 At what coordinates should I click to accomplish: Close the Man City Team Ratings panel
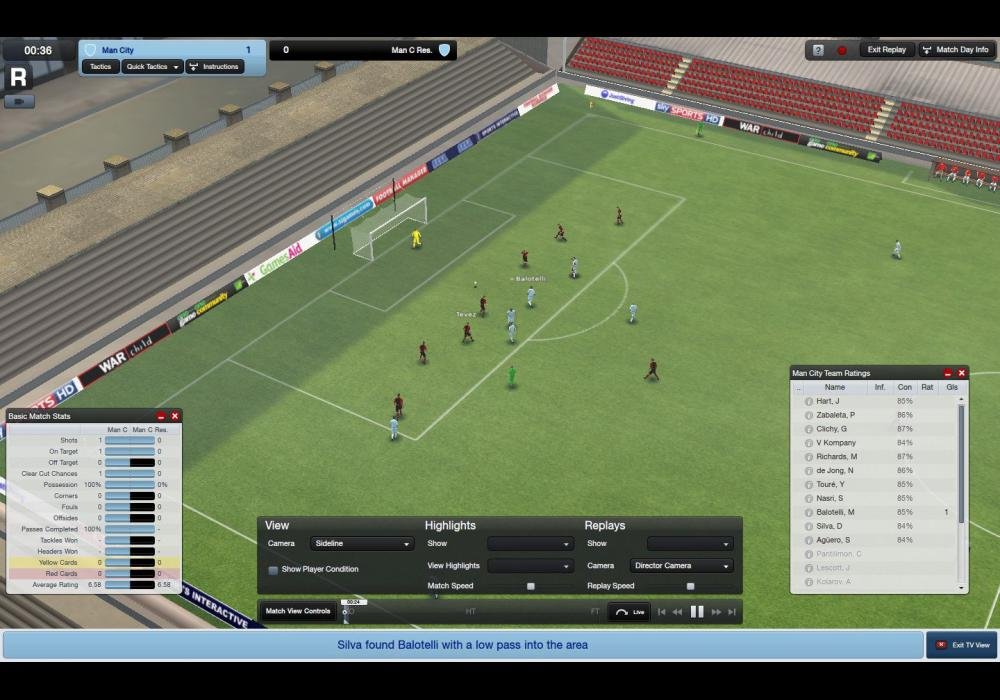(x=962, y=373)
